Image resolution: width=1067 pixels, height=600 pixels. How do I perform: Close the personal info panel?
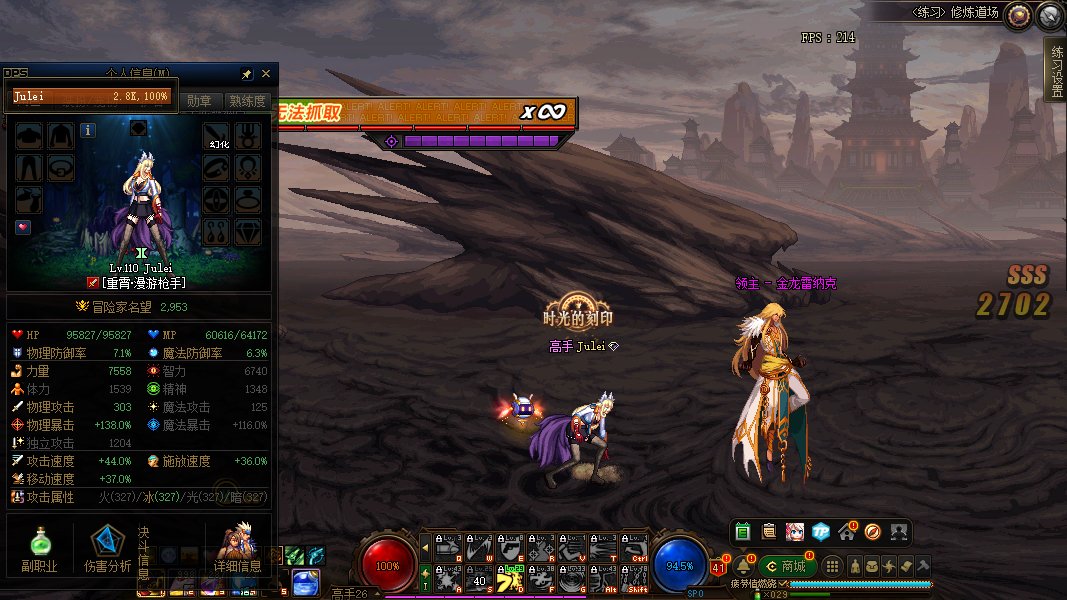pos(266,74)
